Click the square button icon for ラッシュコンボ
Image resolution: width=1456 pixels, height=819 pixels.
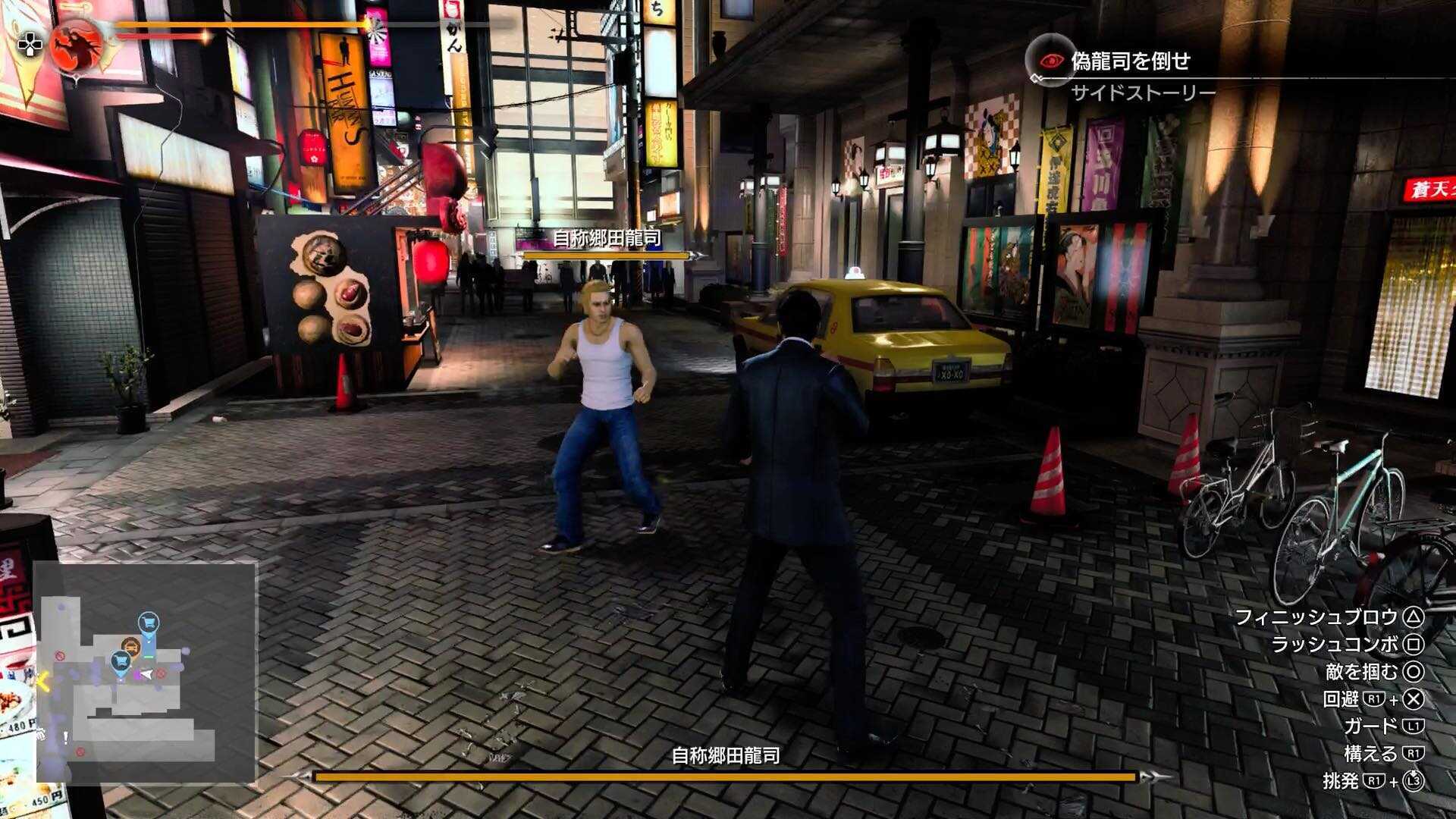pyautogui.click(x=1412, y=645)
